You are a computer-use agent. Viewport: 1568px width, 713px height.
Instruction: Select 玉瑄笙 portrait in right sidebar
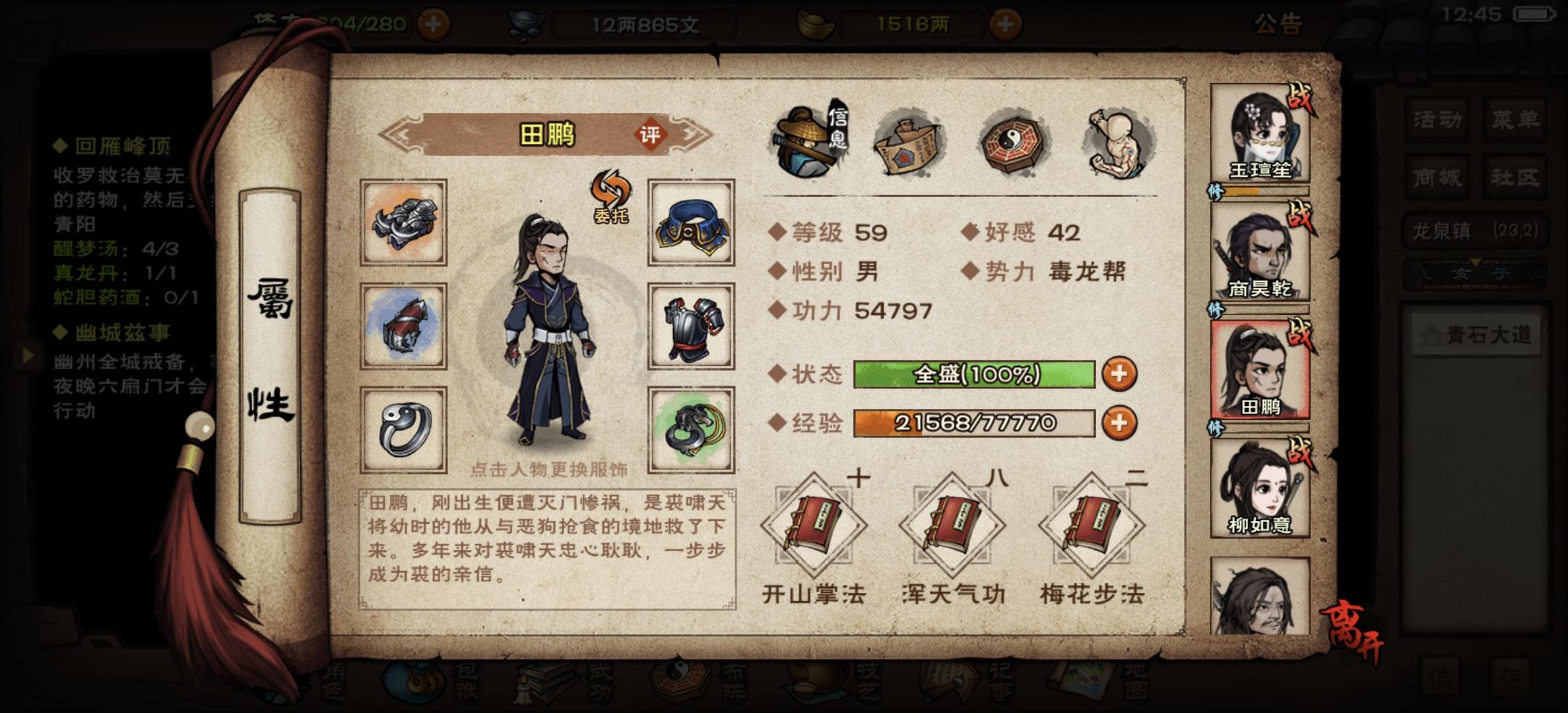(x=1260, y=129)
